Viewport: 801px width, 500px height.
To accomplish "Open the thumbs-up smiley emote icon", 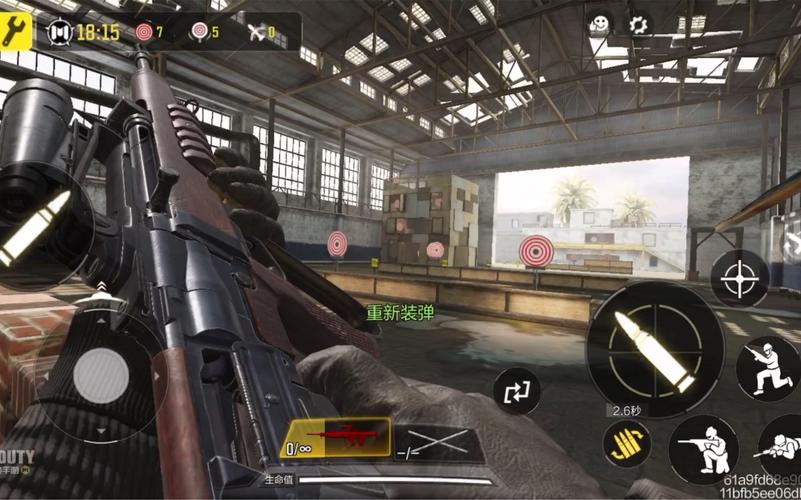I will 599,24.
